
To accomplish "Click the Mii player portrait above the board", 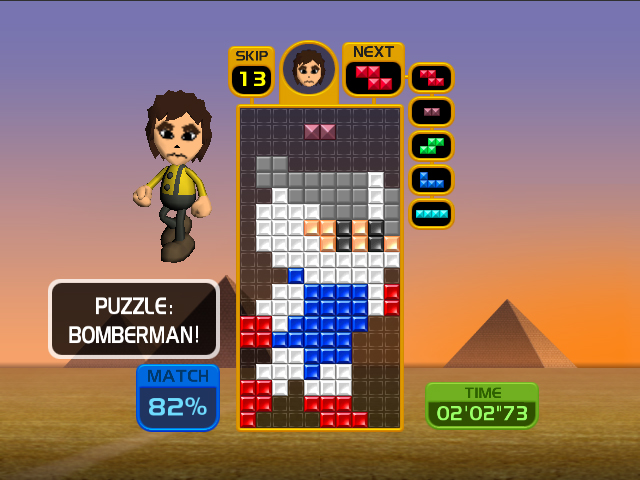I will tap(309, 68).
